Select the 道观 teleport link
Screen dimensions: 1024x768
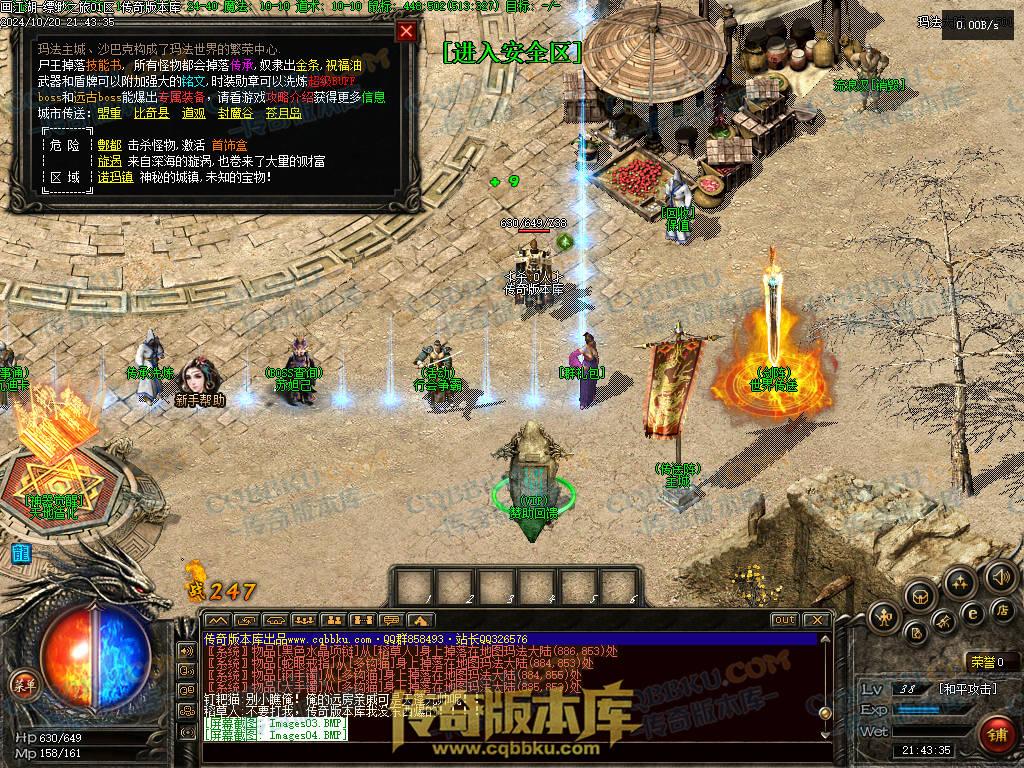click(194, 113)
